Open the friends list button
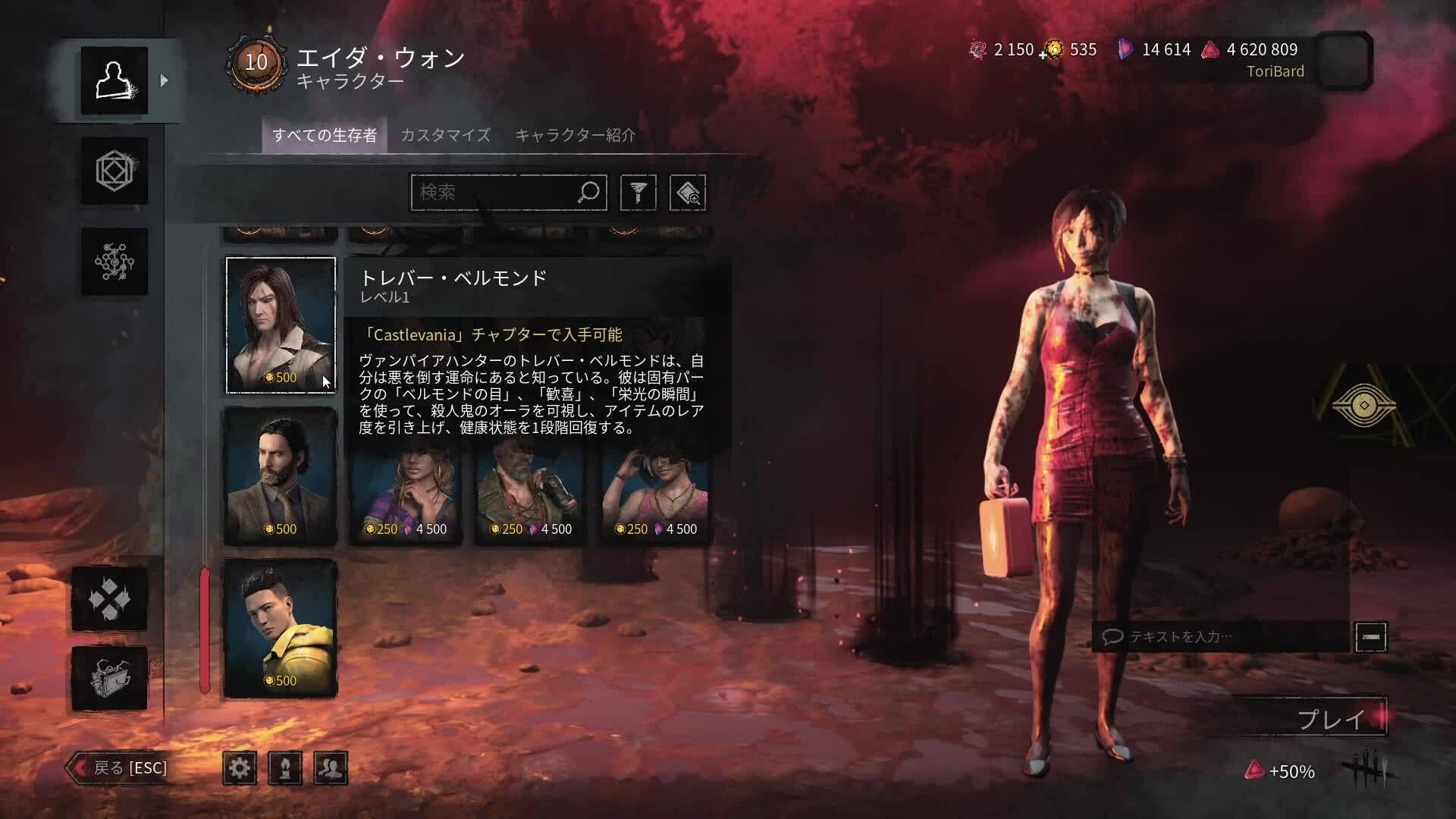 click(x=331, y=768)
